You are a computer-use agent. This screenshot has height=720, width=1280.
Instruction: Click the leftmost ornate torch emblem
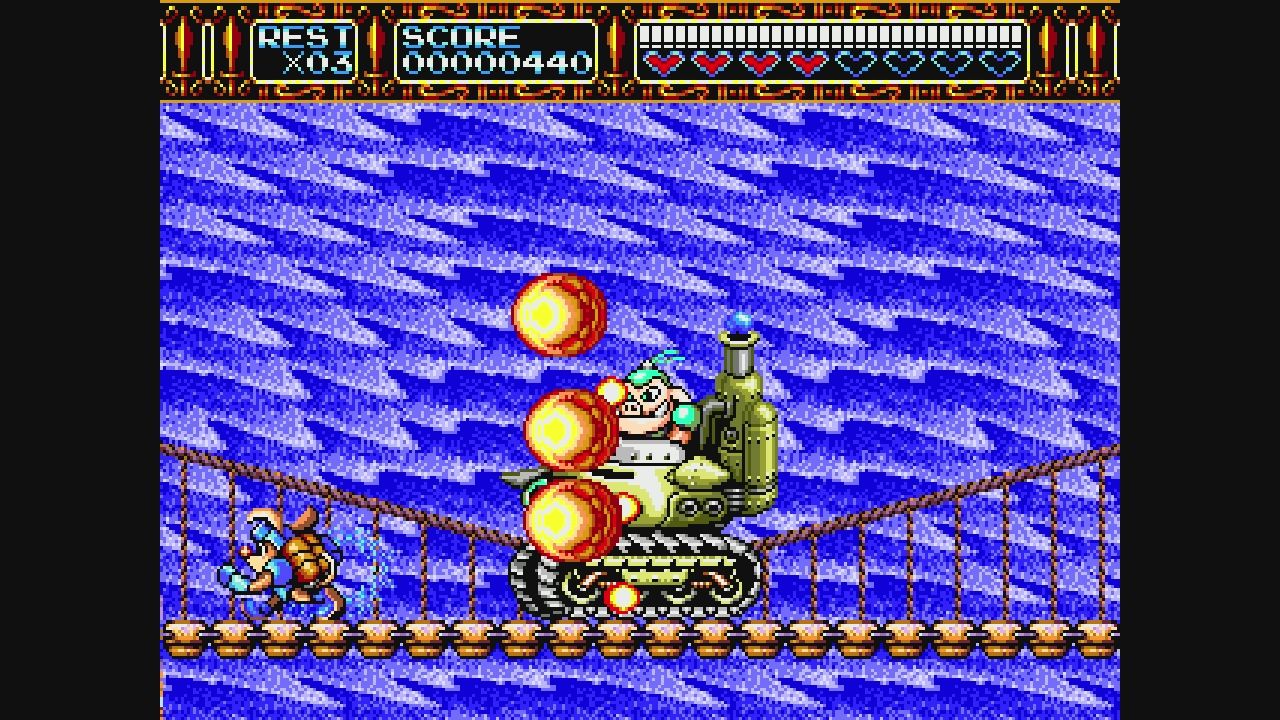click(x=183, y=45)
